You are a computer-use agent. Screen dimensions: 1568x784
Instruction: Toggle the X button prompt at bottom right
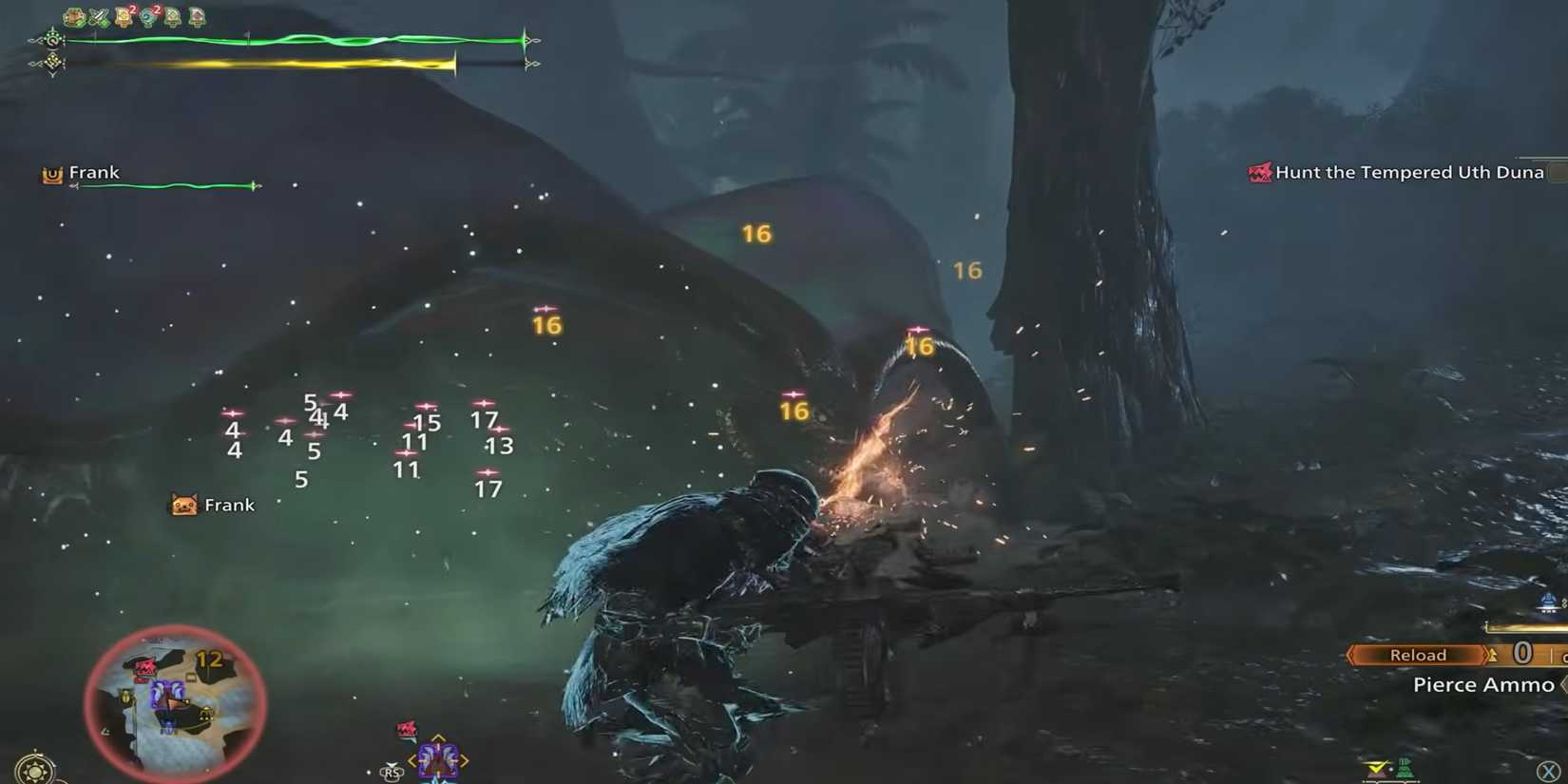click(1548, 770)
